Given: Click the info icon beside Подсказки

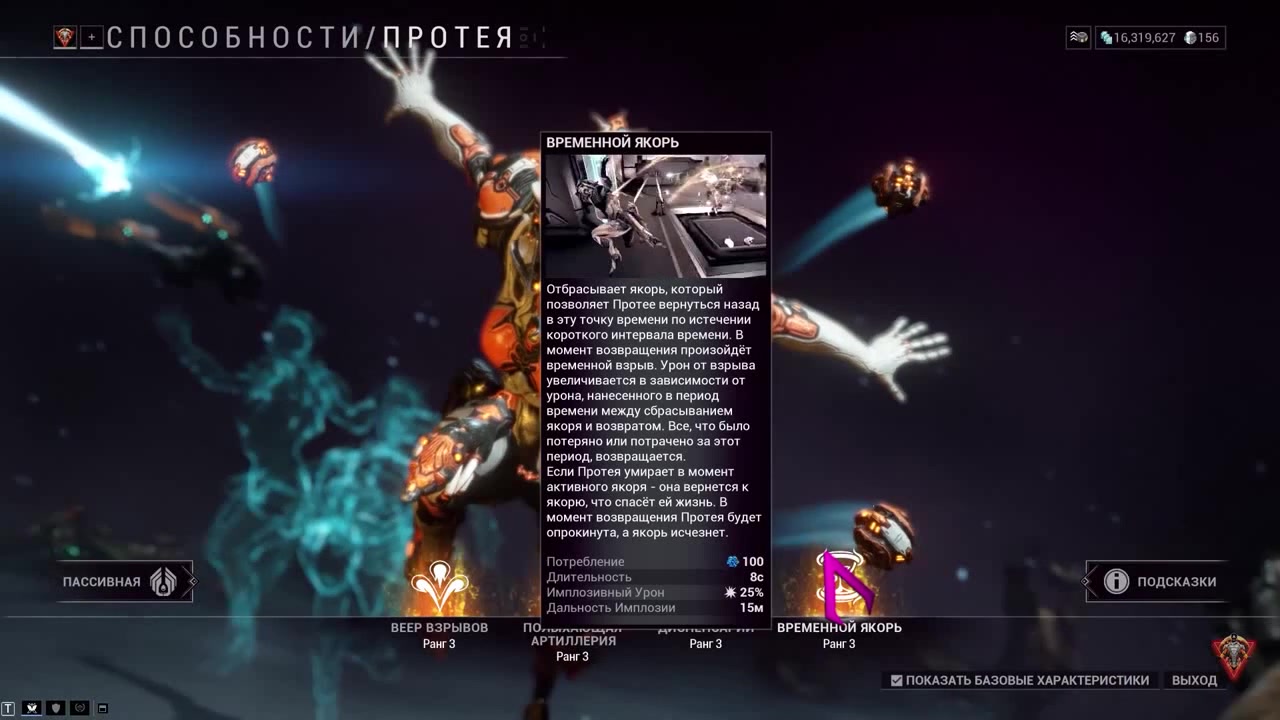Looking at the screenshot, I should tap(1116, 581).
